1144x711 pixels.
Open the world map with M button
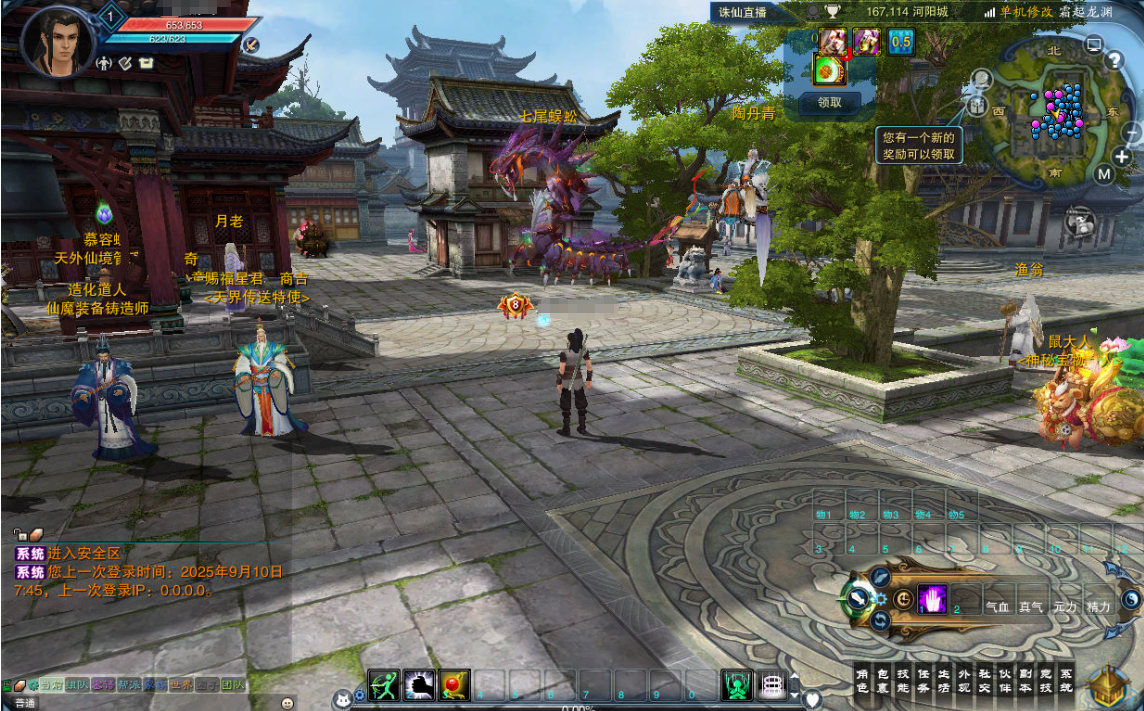click(x=1103, y=174)
